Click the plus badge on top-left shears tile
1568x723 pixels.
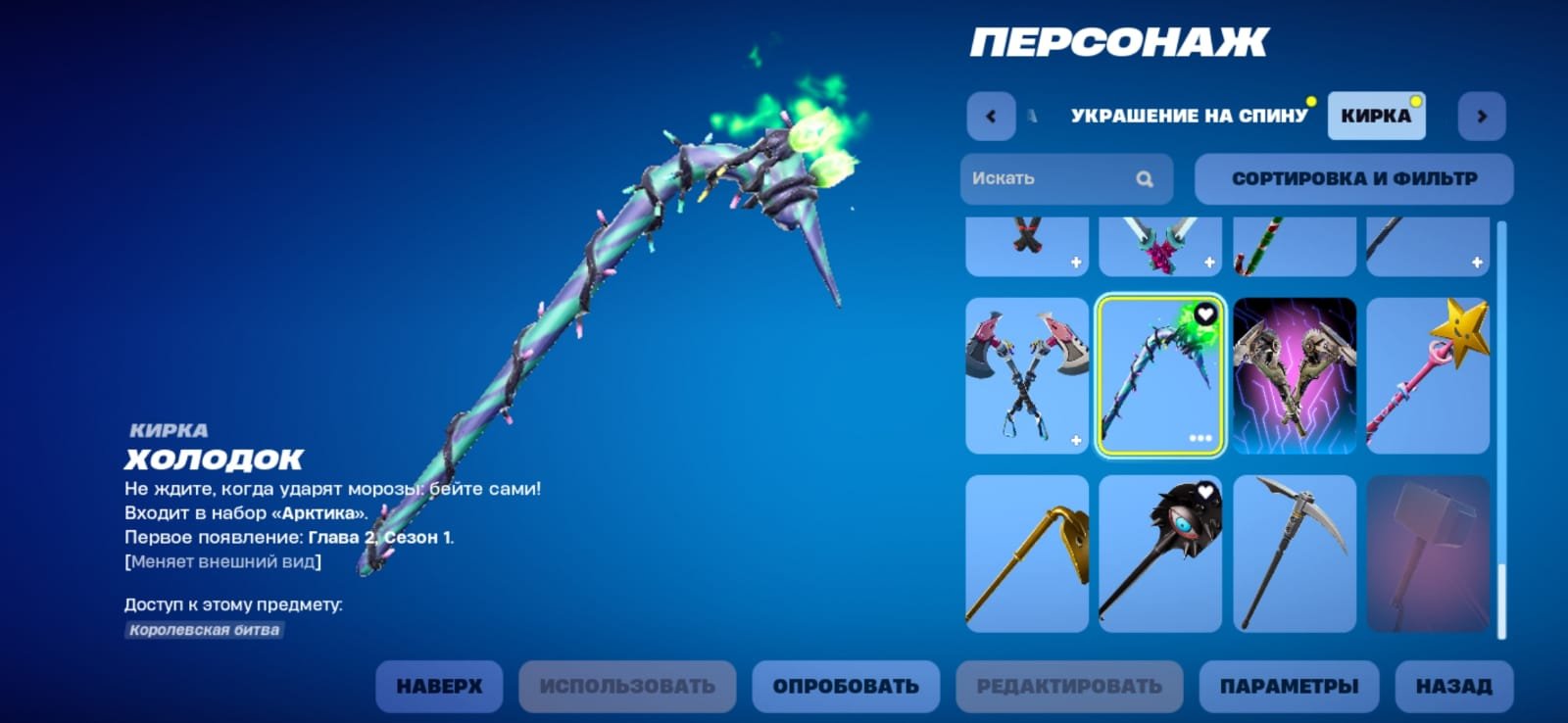(x=1078, y=261)
